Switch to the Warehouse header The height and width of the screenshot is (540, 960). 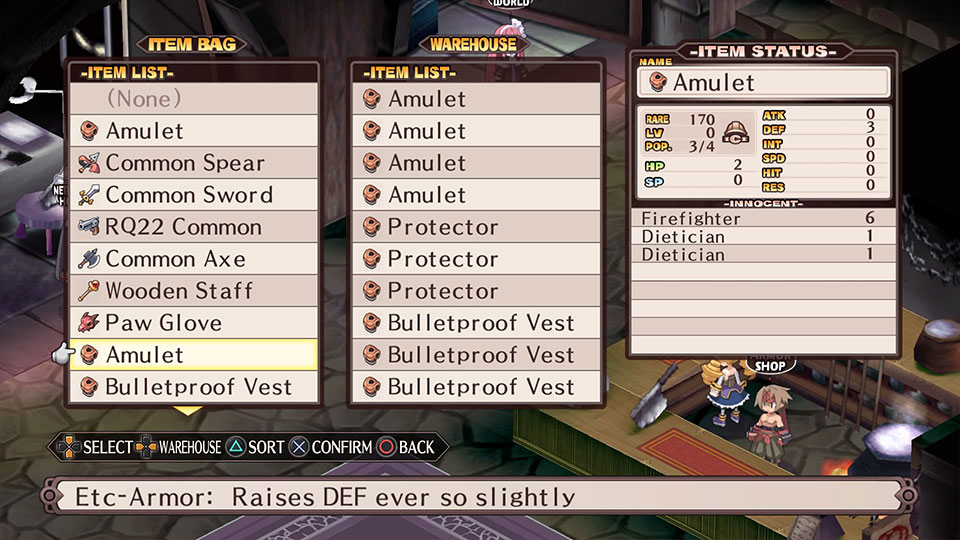click(x=473, y=44)
